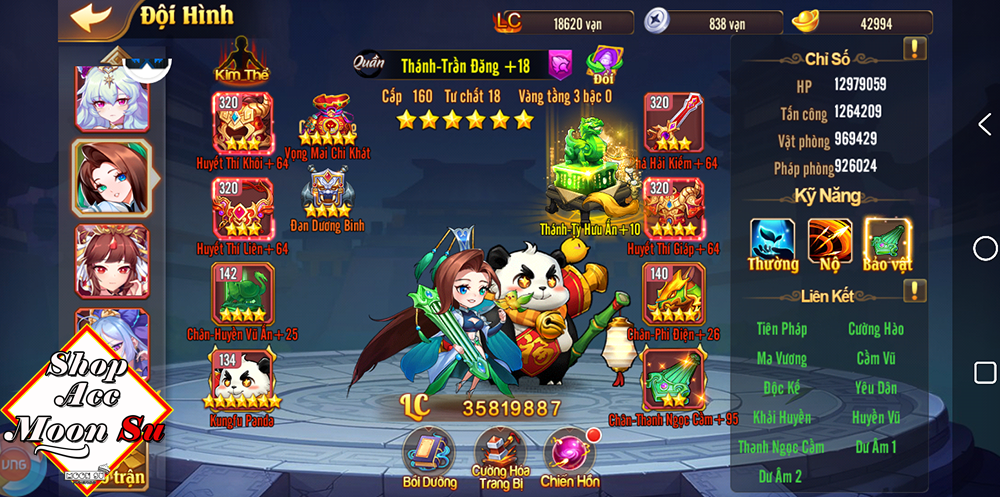Select the Chân-Phi Điện equipment slot

coord(674,294)
